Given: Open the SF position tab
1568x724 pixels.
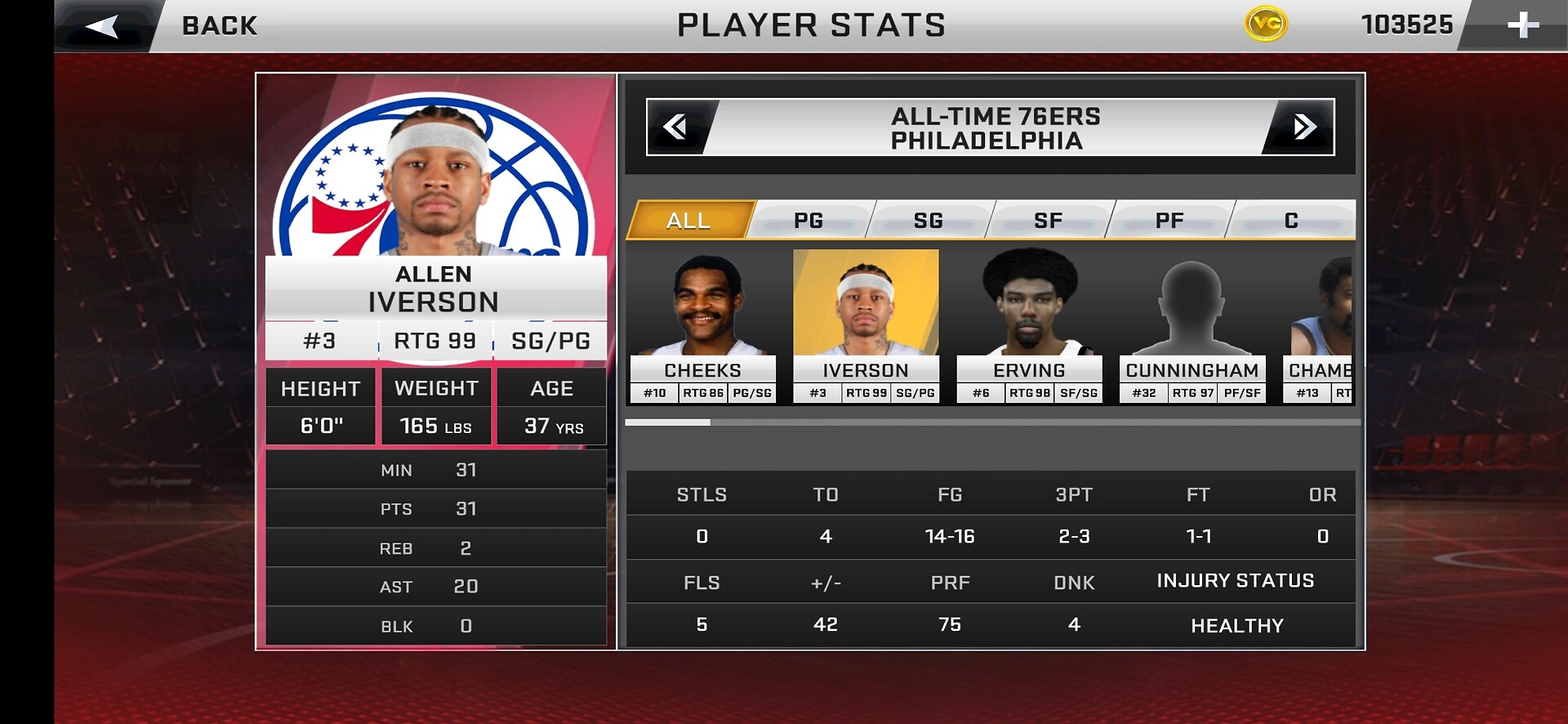Looking at the screenshot, I should coord(1049,221).
